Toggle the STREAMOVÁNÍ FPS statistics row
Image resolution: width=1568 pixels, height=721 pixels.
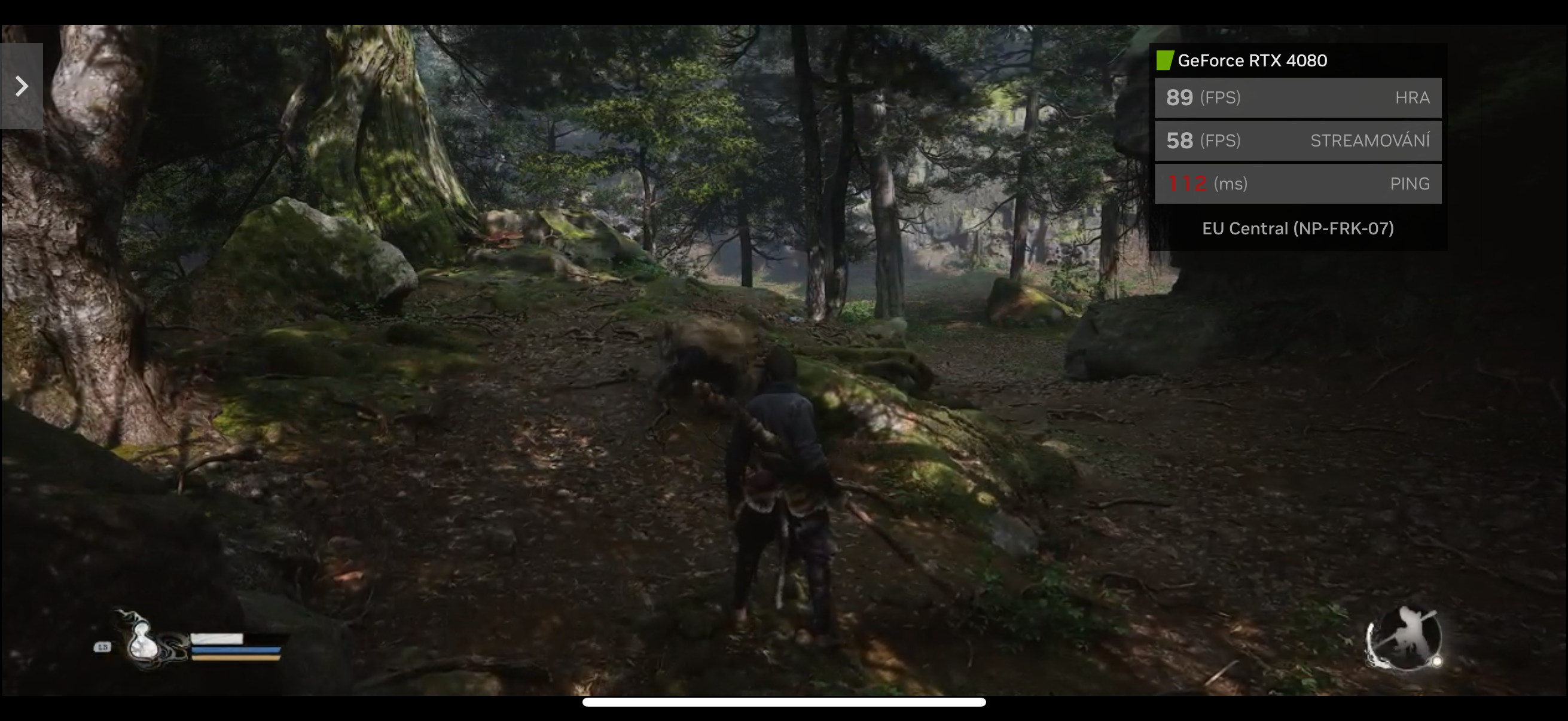pyautogui.click(x=1298, y=140)
